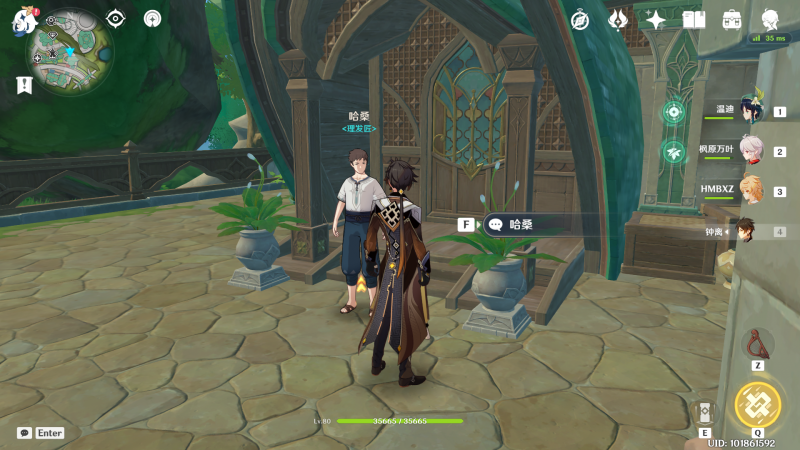Unleash the golden Elemental Burst
Screen dimensions: 800x450
[757, 405]
